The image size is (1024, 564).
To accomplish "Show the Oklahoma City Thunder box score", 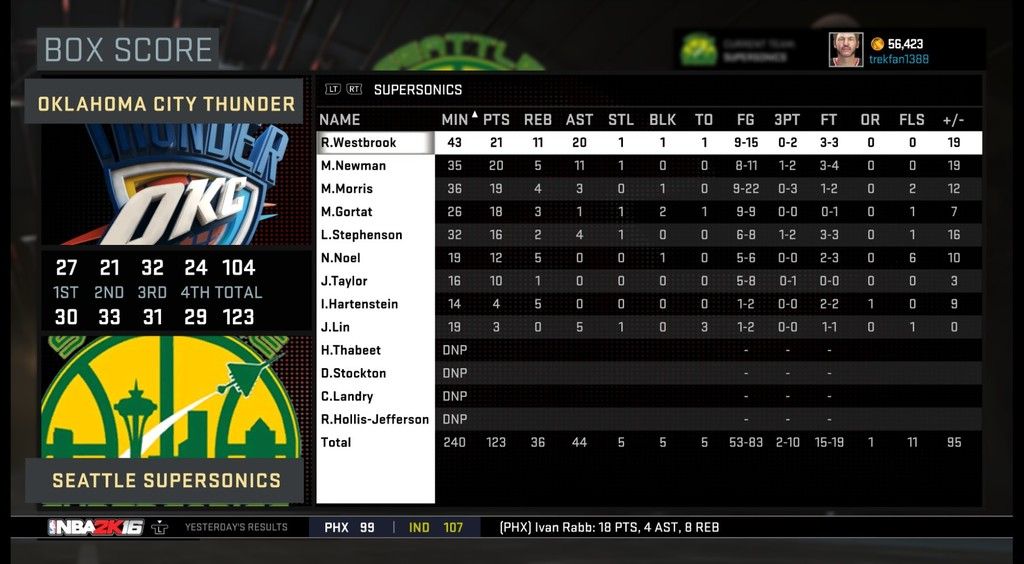I will tap(166, 103).
